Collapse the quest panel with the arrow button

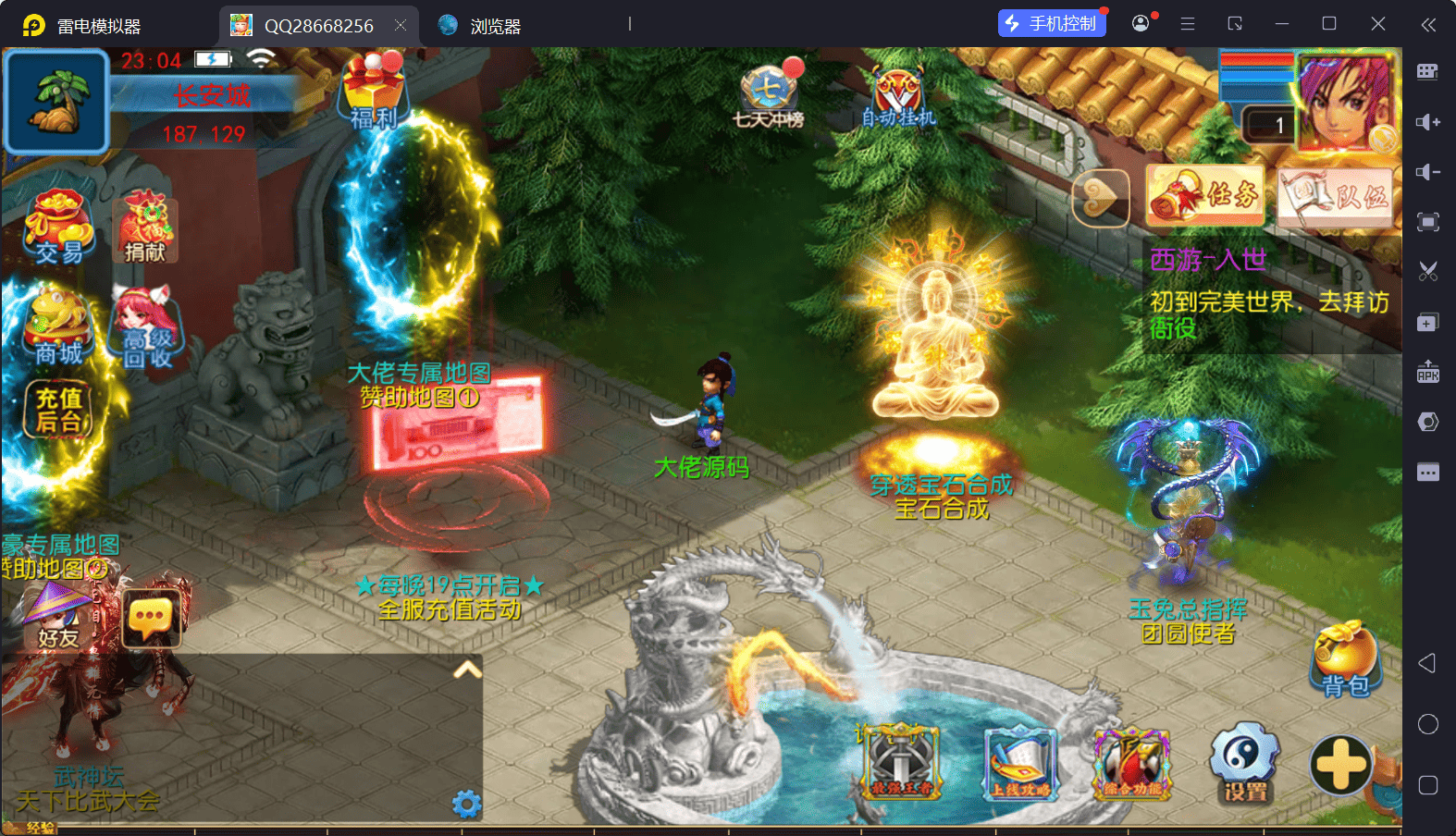[x=1101, y=197]
